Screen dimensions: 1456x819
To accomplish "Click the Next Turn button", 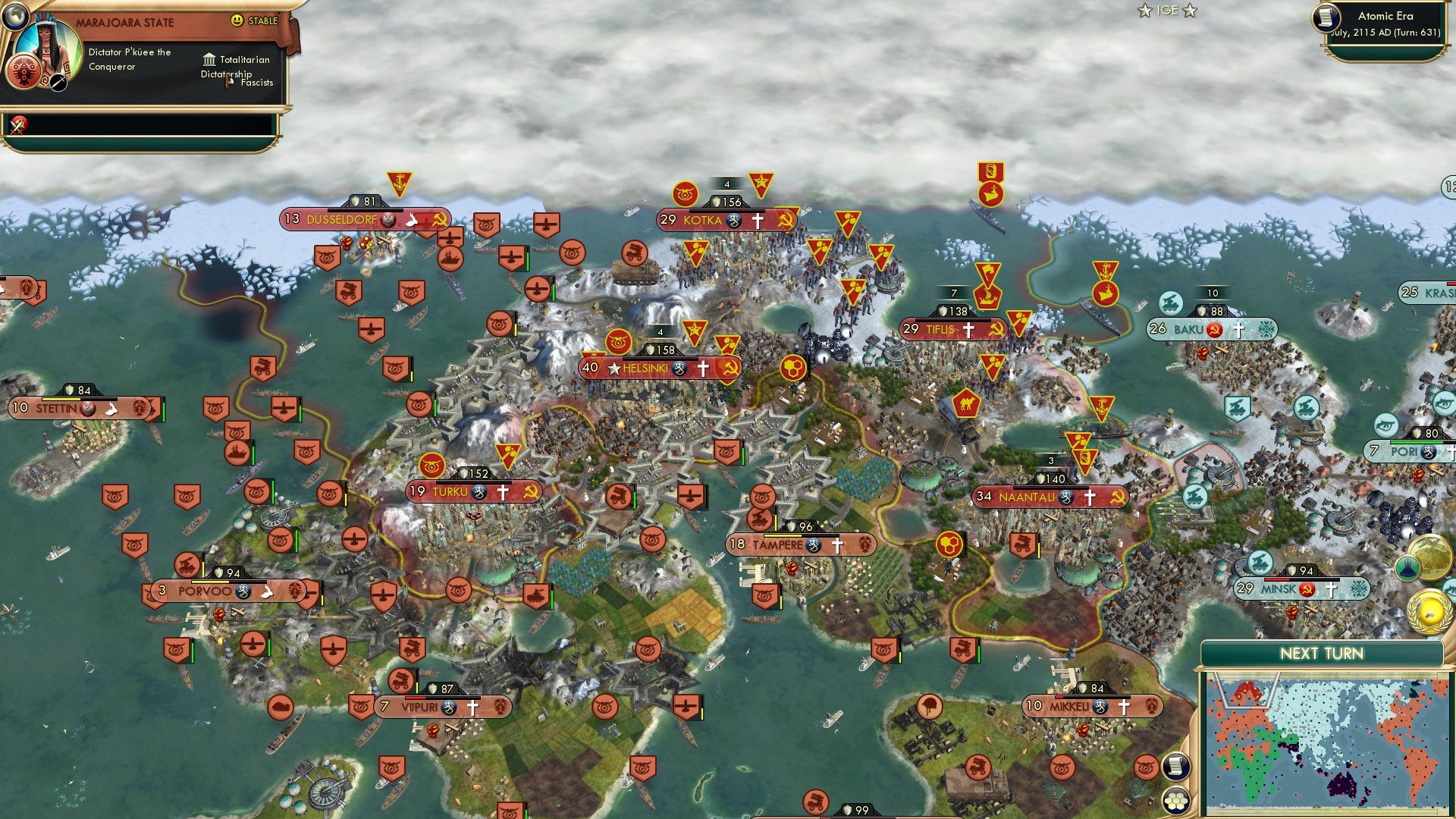I will tap(1321, 654).
